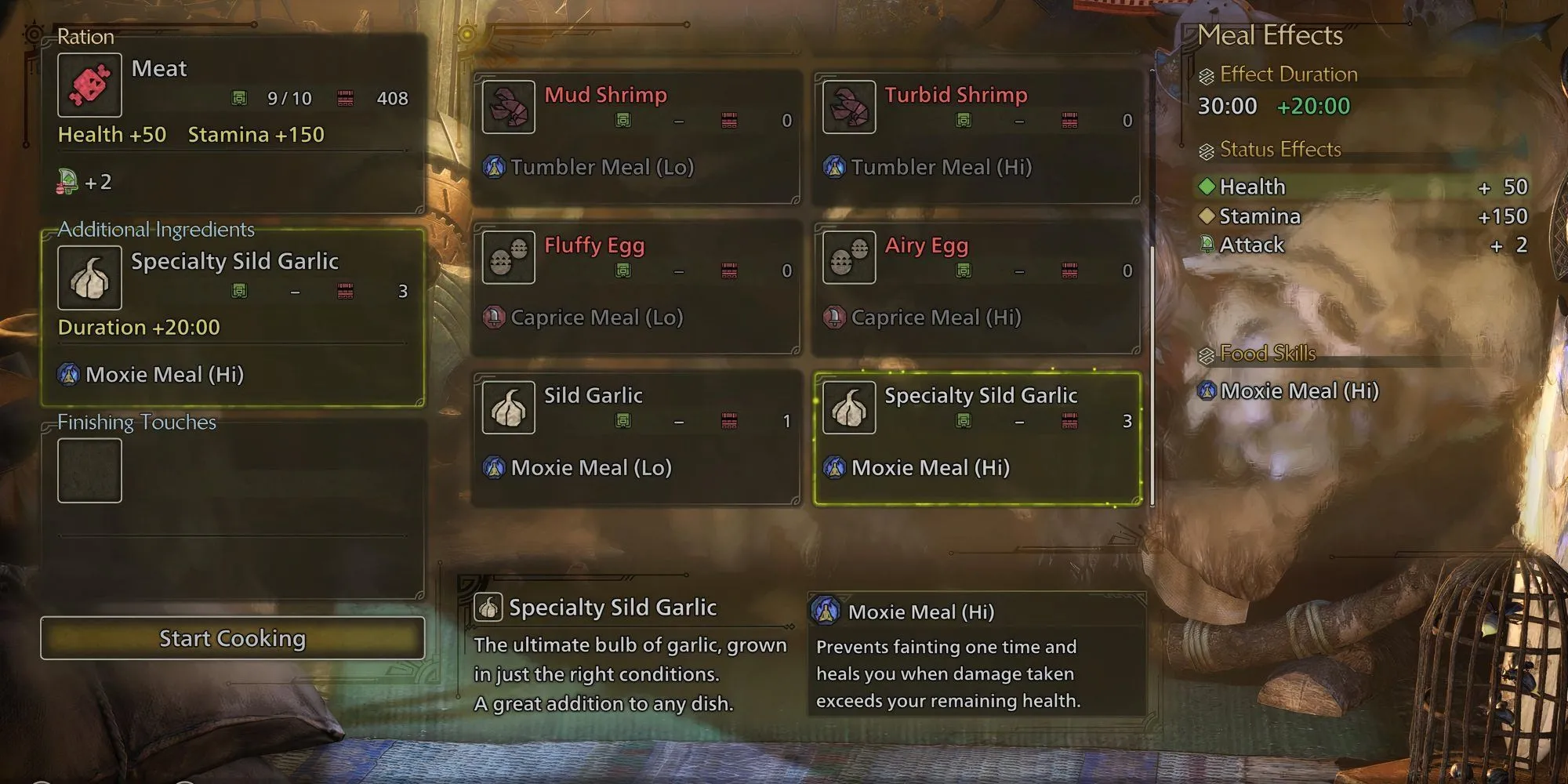Click the empty Finishing Touches slot
1568x784 pixels.
pos(89,470)
